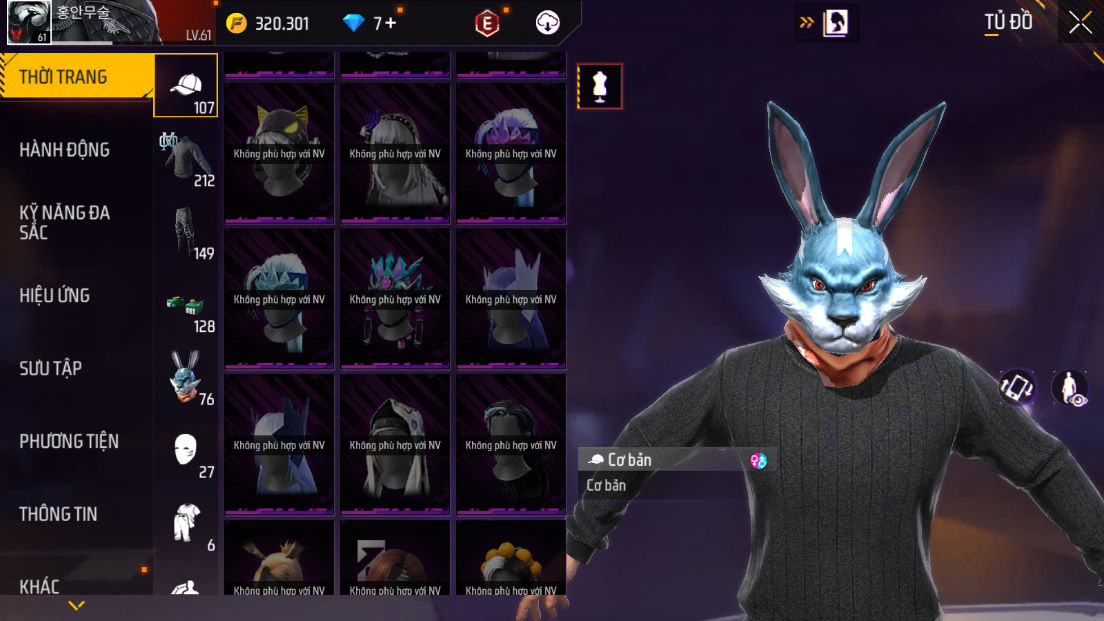Open the rabbit head mask subcategory
Viewport: 1104px width, 621px height.
[x=187, y=378]
